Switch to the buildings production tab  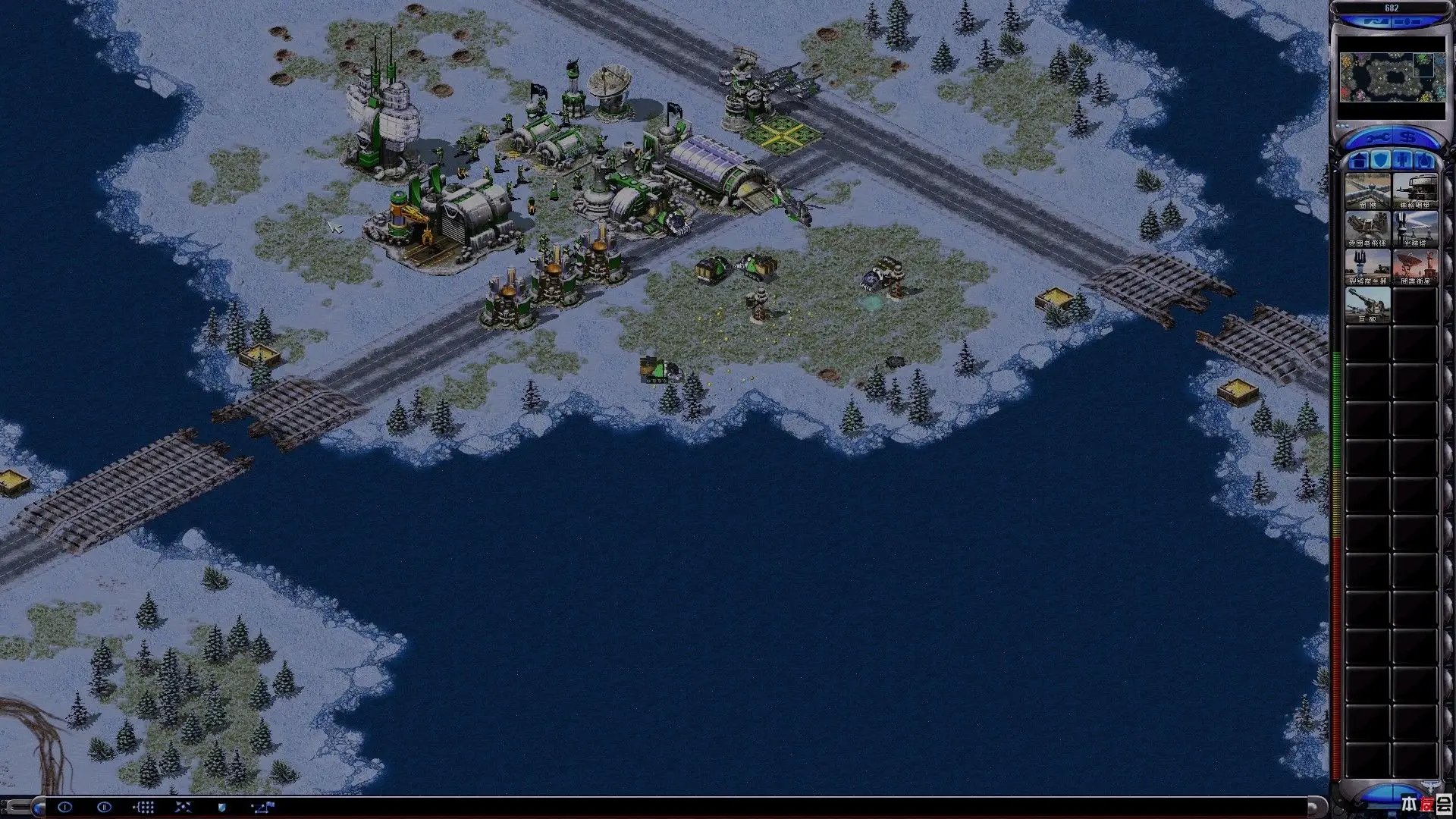pyautogui.click(x=1359, y=161)
